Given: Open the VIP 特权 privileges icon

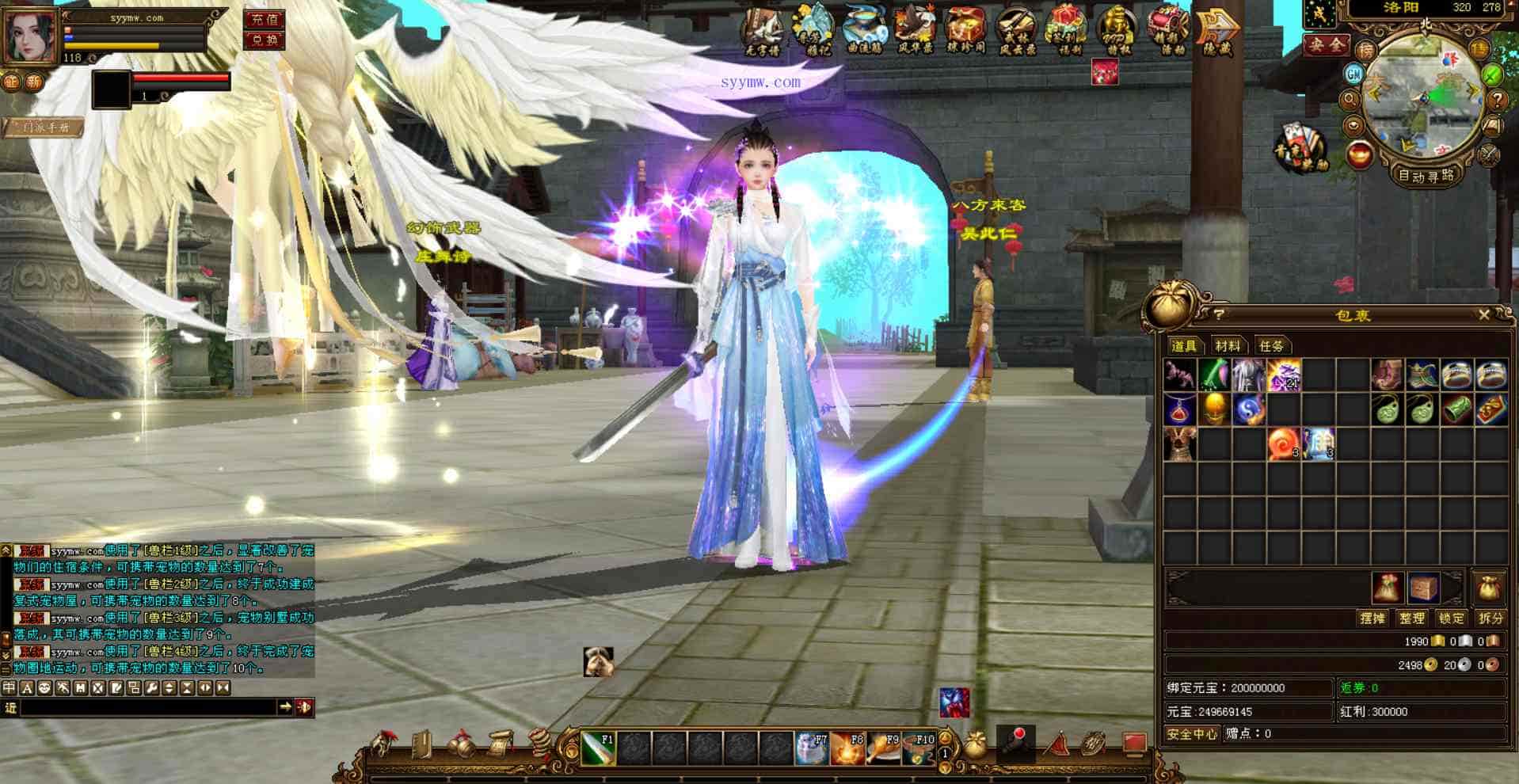Looking at the screenshot, I should click(1117, 32).
